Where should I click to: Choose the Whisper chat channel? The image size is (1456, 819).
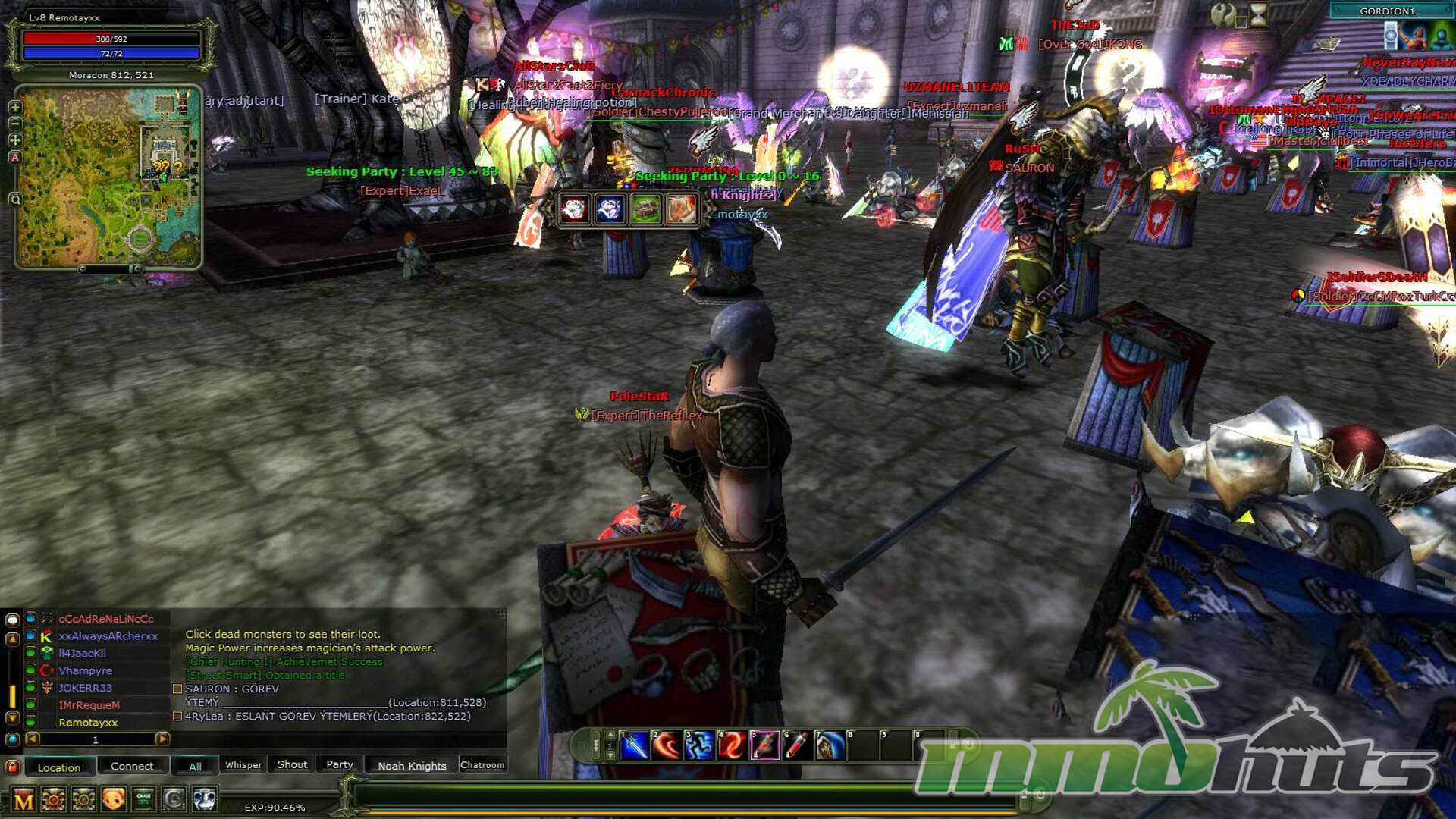(x=243, y=764)
